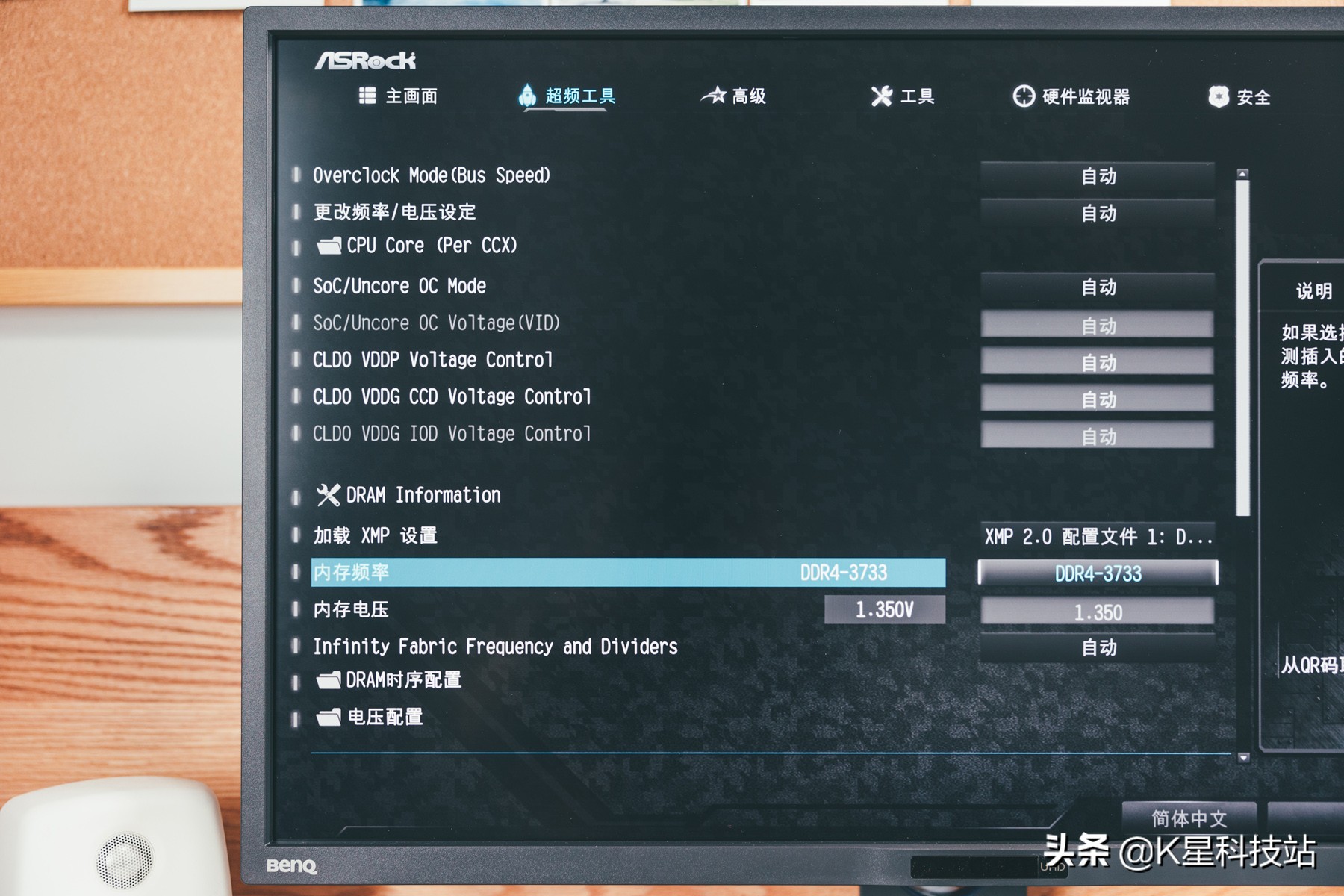Click the 简体中文 language button
1344x896 pixels.
coord(1187,818)
